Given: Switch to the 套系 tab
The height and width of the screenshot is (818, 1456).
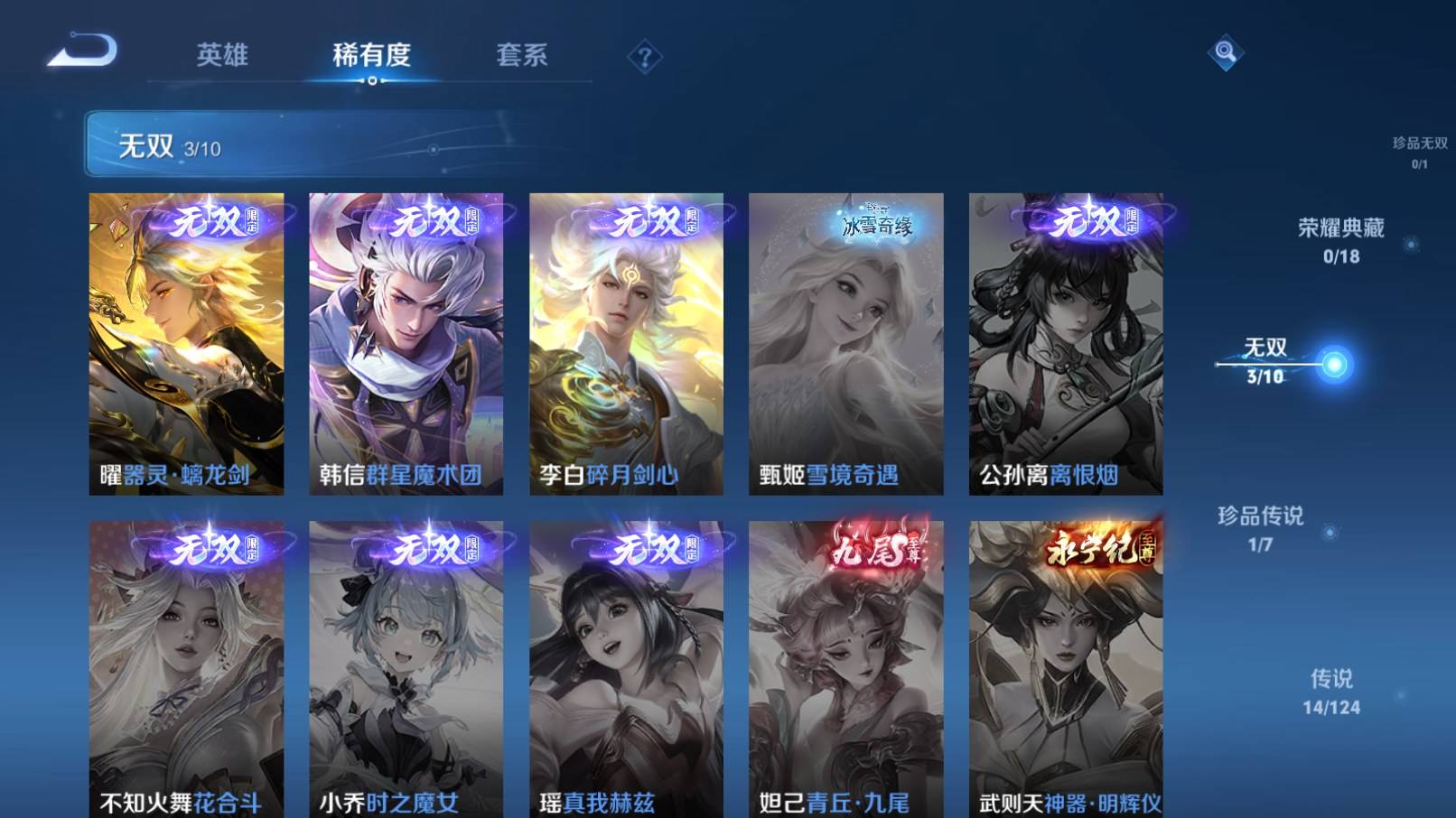Looking at the screenshot, I should (524, 54).
